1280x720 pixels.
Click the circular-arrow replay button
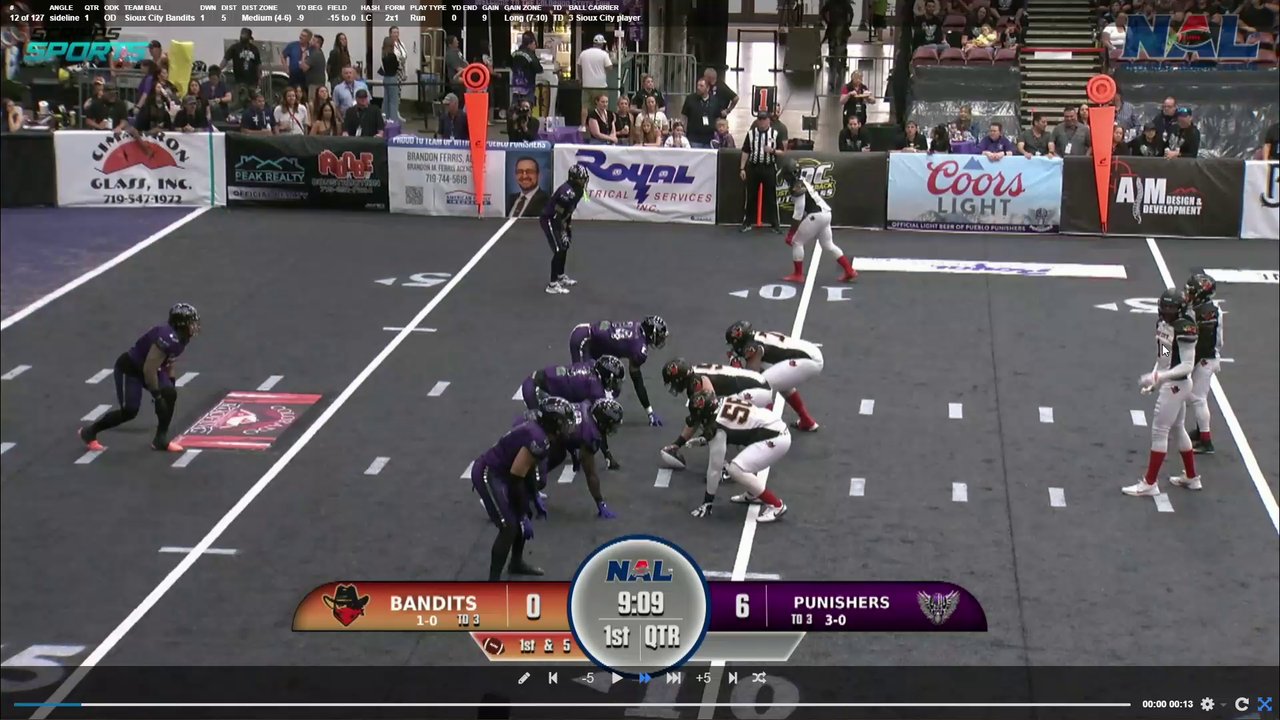(x=1242, y=704)
